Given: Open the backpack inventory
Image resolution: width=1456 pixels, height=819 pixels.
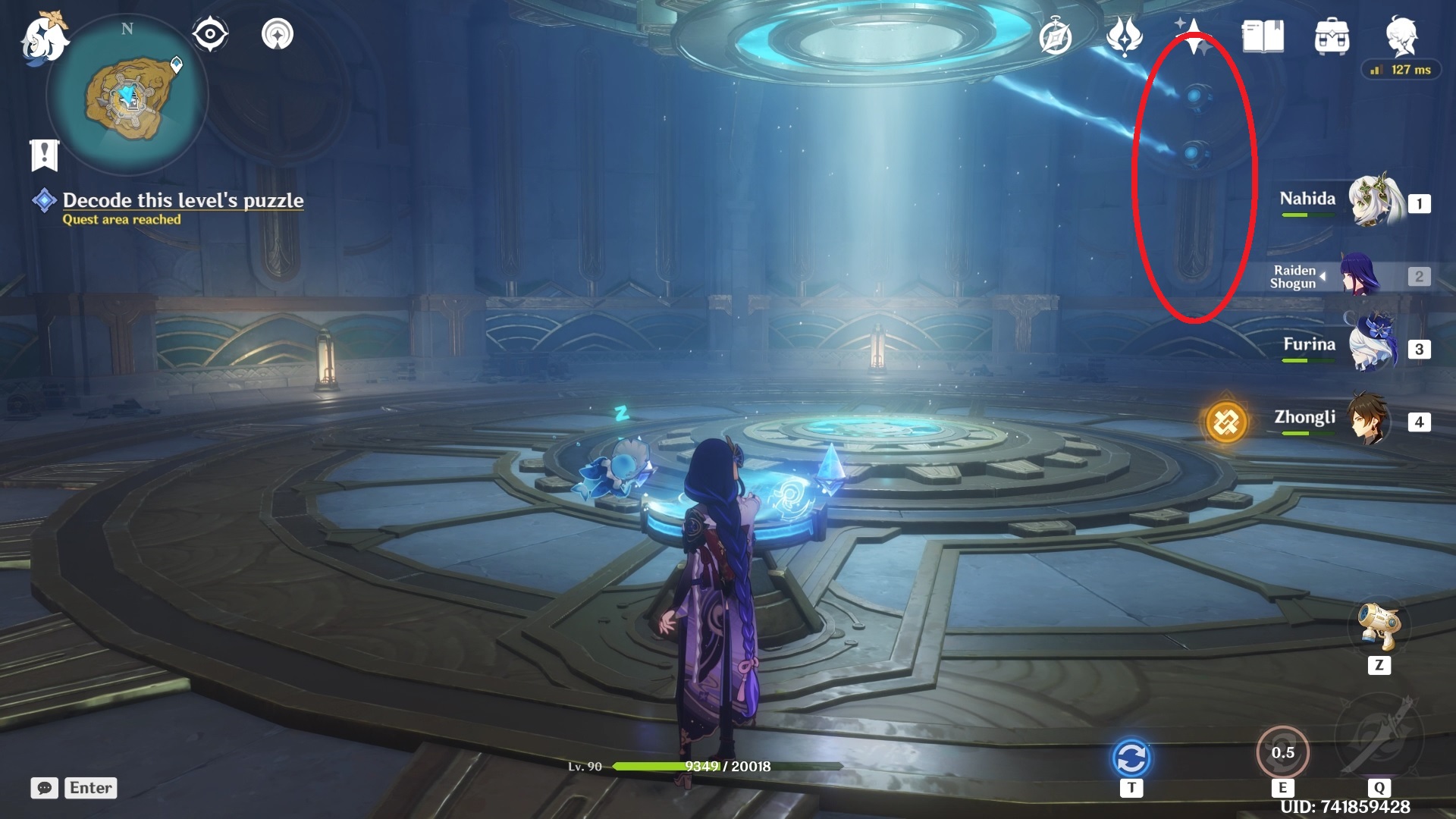Looking at the screenshot, I should pos(1332,36).
